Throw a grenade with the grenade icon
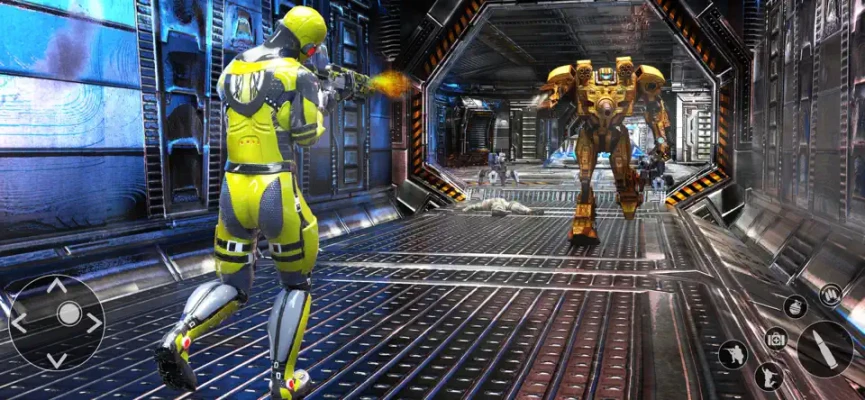 [795, 307]
